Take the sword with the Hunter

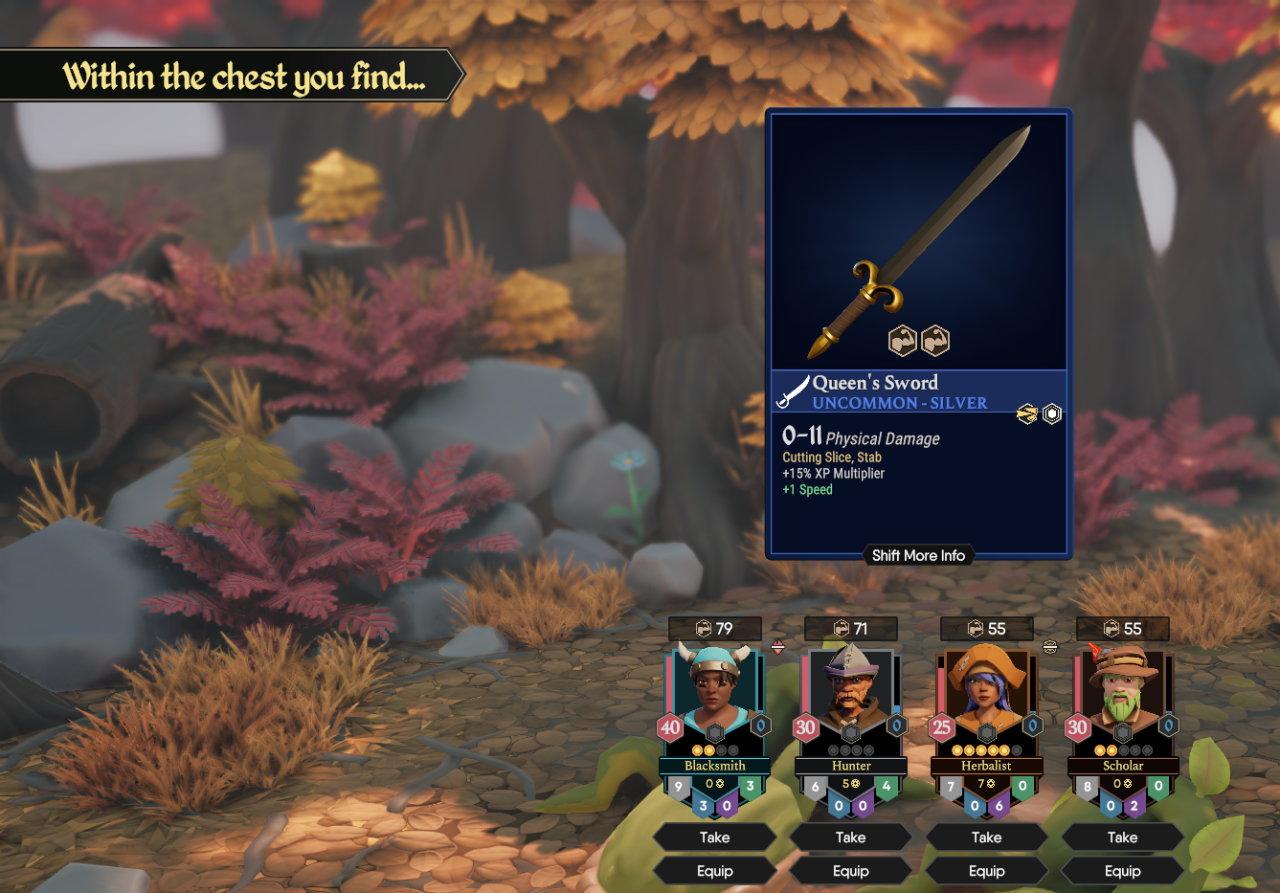851,837
